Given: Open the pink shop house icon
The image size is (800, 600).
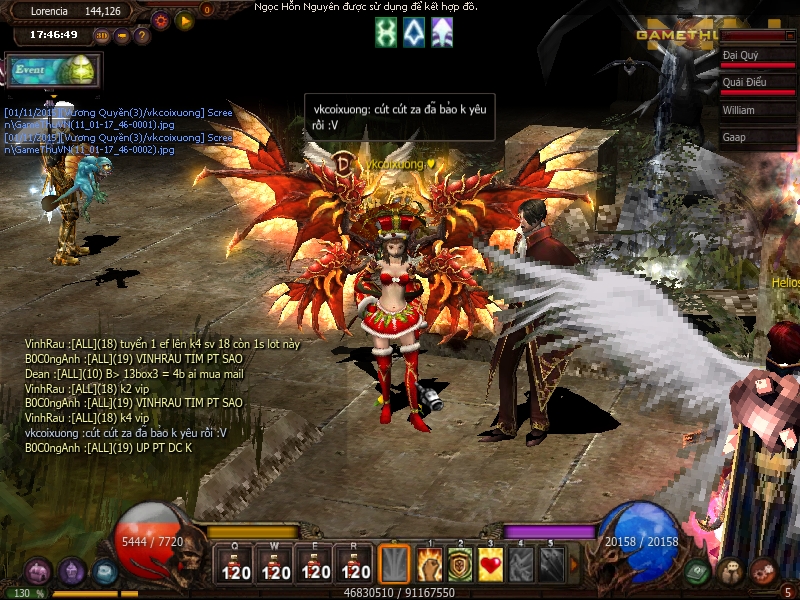Looking at the screenshot, I should (39, 571).
